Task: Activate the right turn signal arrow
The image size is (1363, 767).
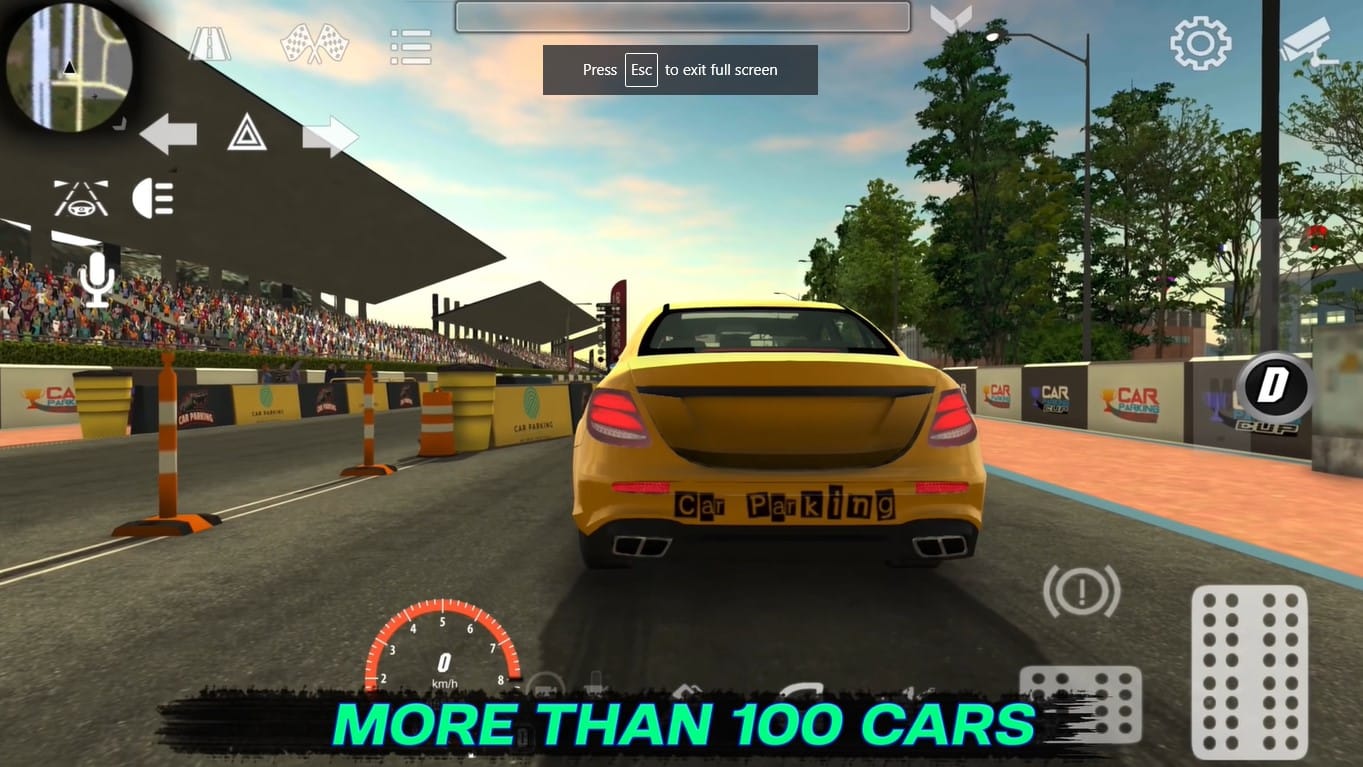Action: [x=330, y=136]
